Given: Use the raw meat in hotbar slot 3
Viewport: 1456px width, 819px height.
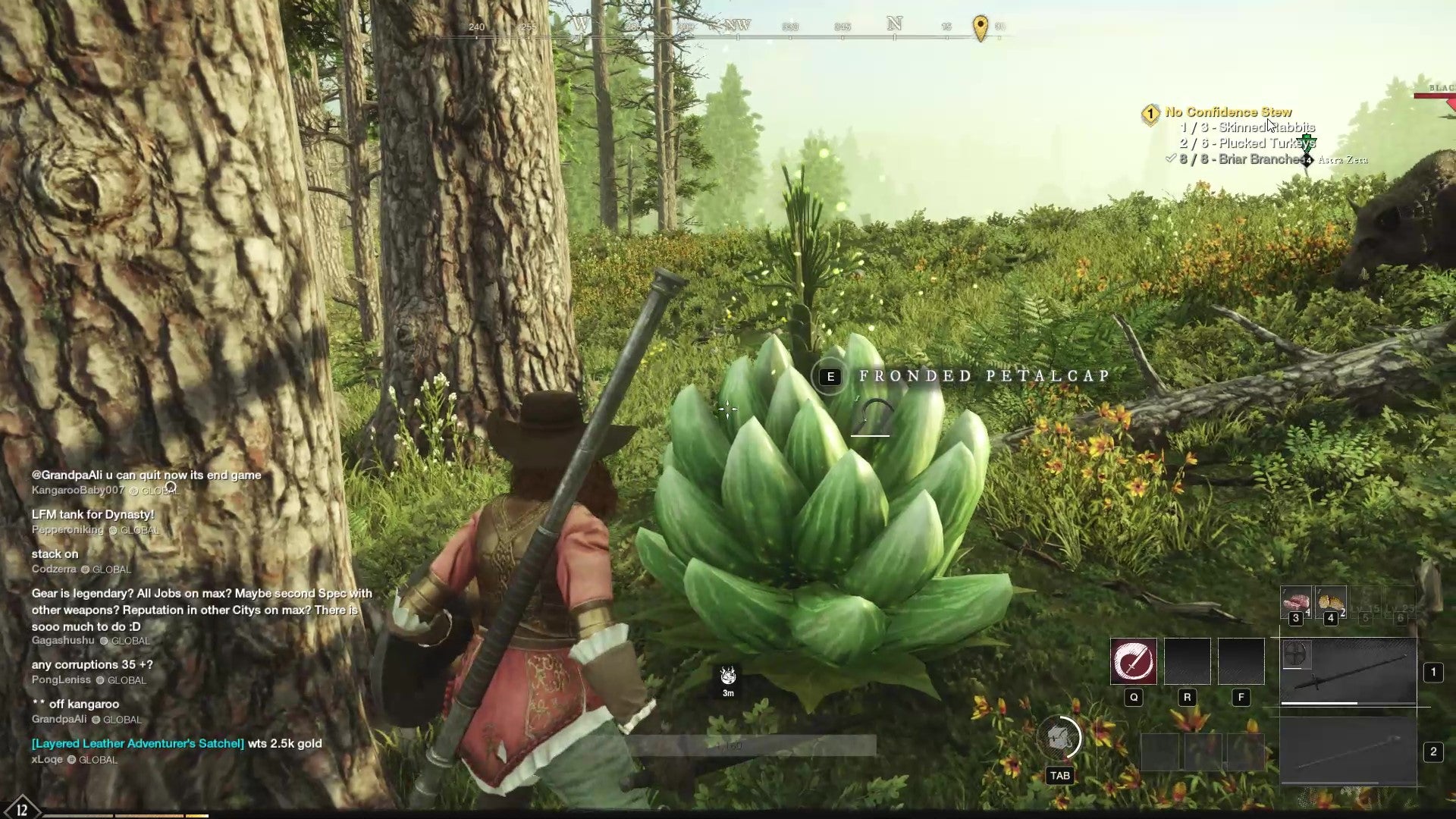Looking at the screenshot, I should pos(1297,602).
